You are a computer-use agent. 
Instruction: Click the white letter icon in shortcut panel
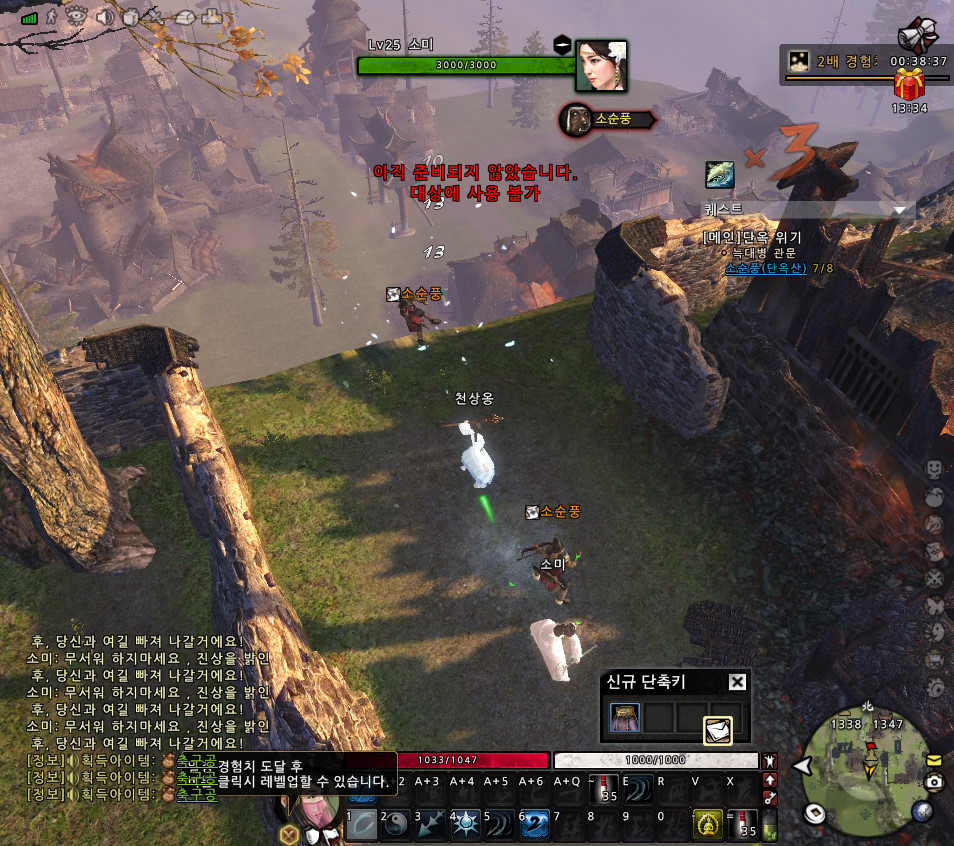click(x=718, y=731)
